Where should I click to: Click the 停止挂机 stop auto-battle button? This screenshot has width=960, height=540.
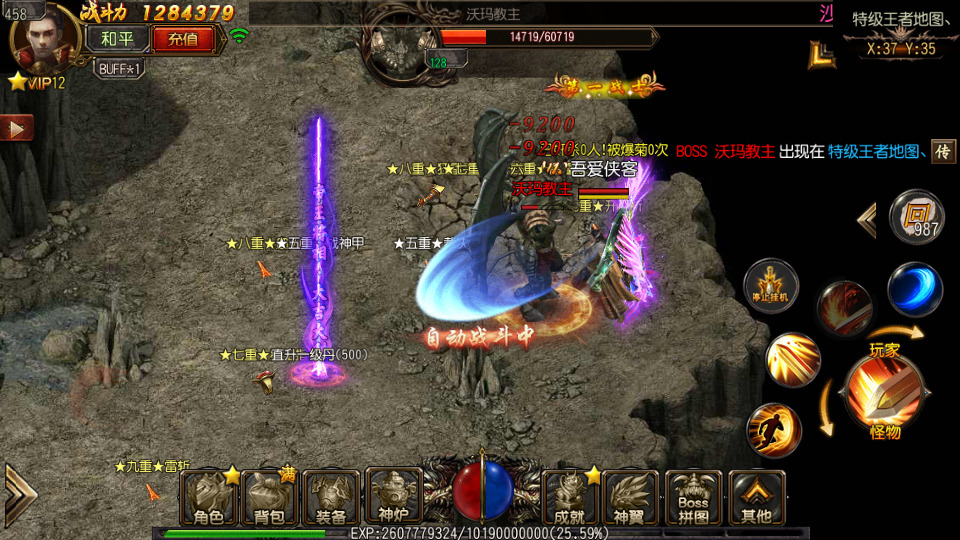pyautogui.click(x=770, y=285)
